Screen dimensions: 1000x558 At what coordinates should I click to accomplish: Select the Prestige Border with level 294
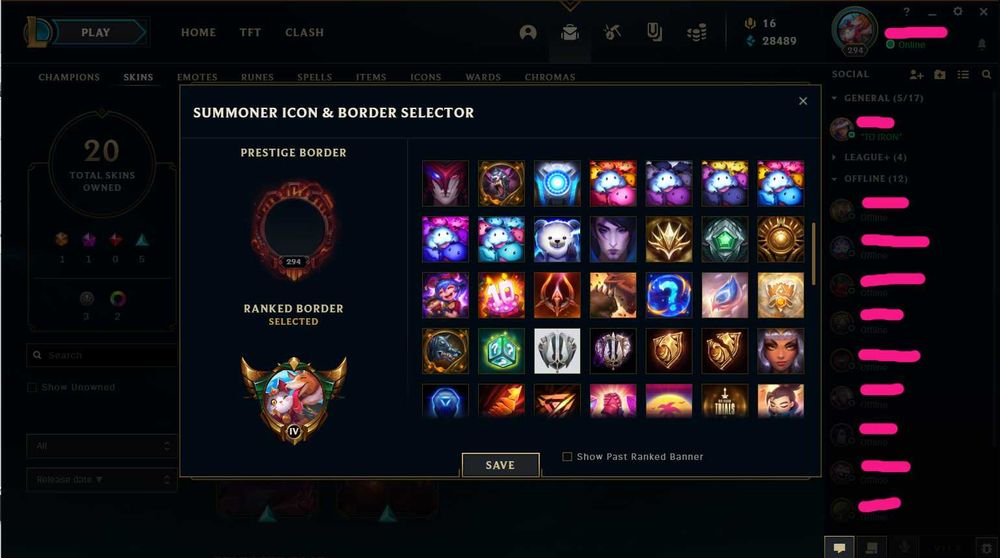293,227
